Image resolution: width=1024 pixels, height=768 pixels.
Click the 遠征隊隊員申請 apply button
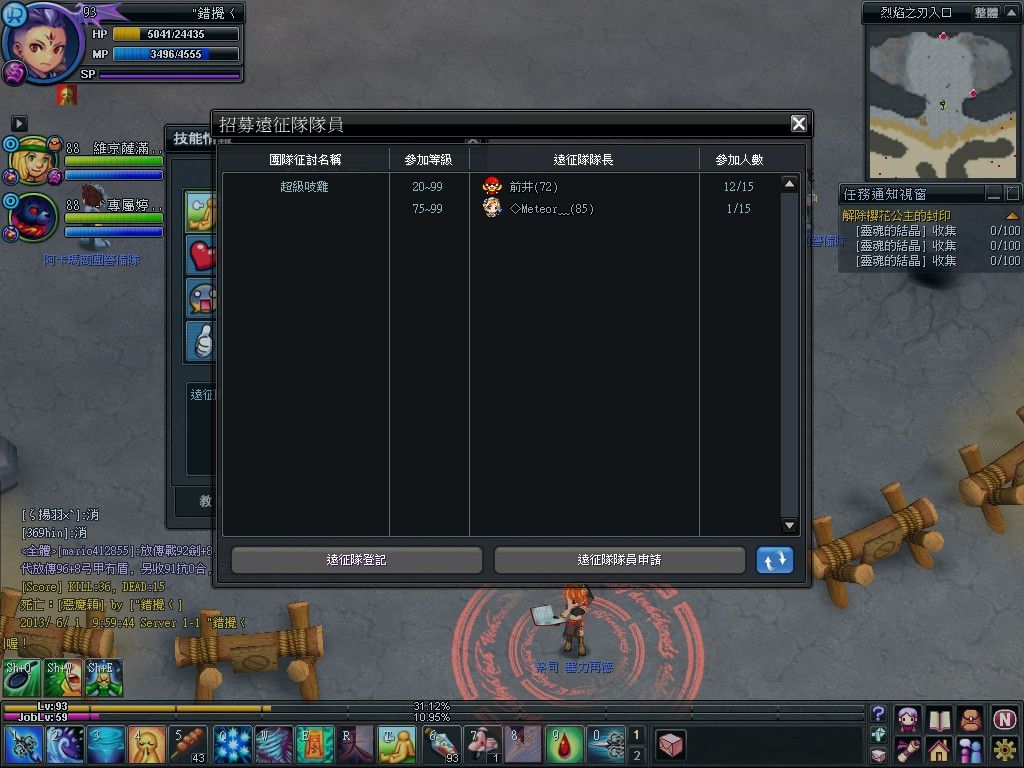(x=619, y=560)
